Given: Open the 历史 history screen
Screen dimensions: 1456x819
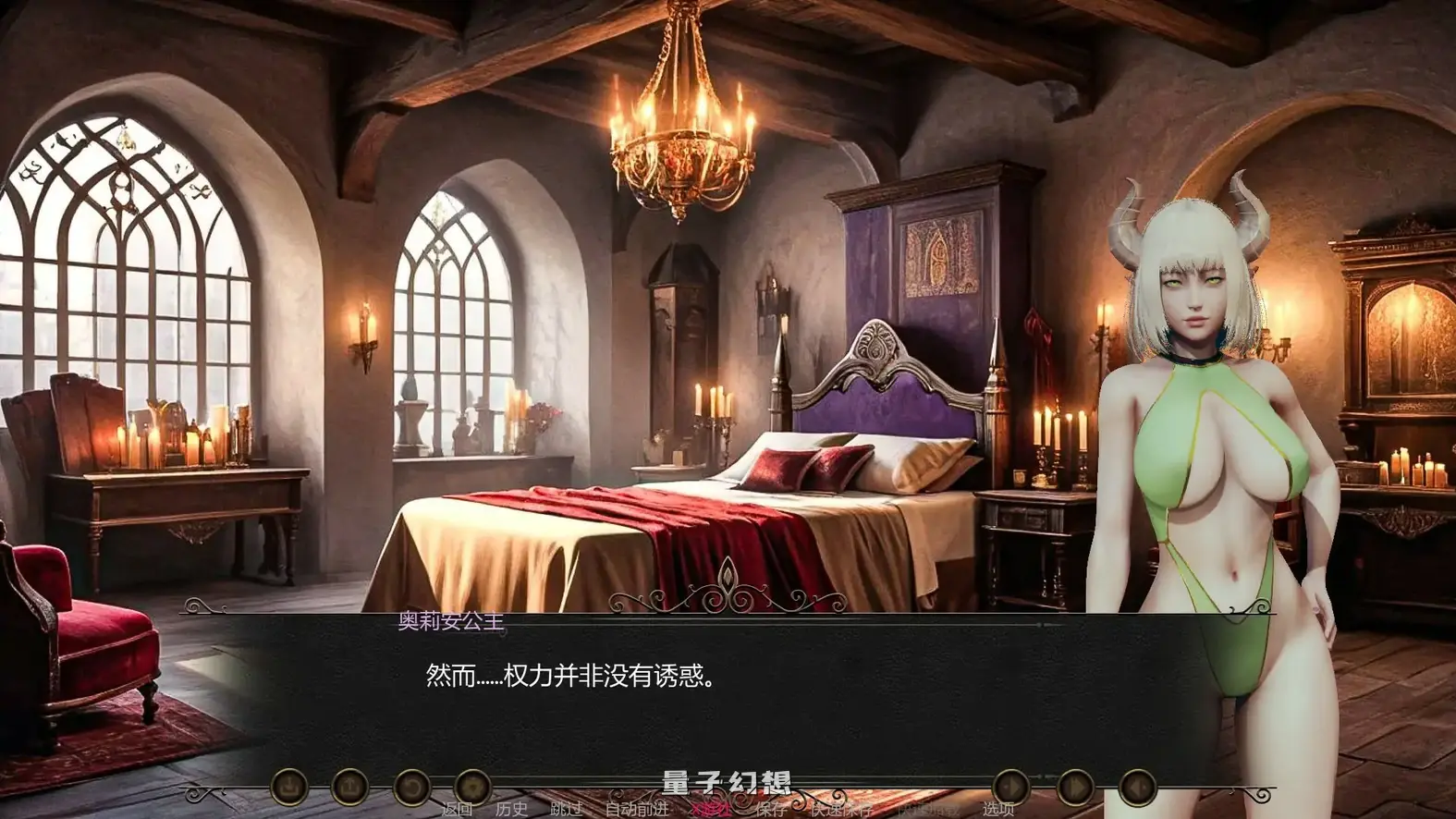Looking at the screenshot, I should pyautogui.click(x=510, y=810).
